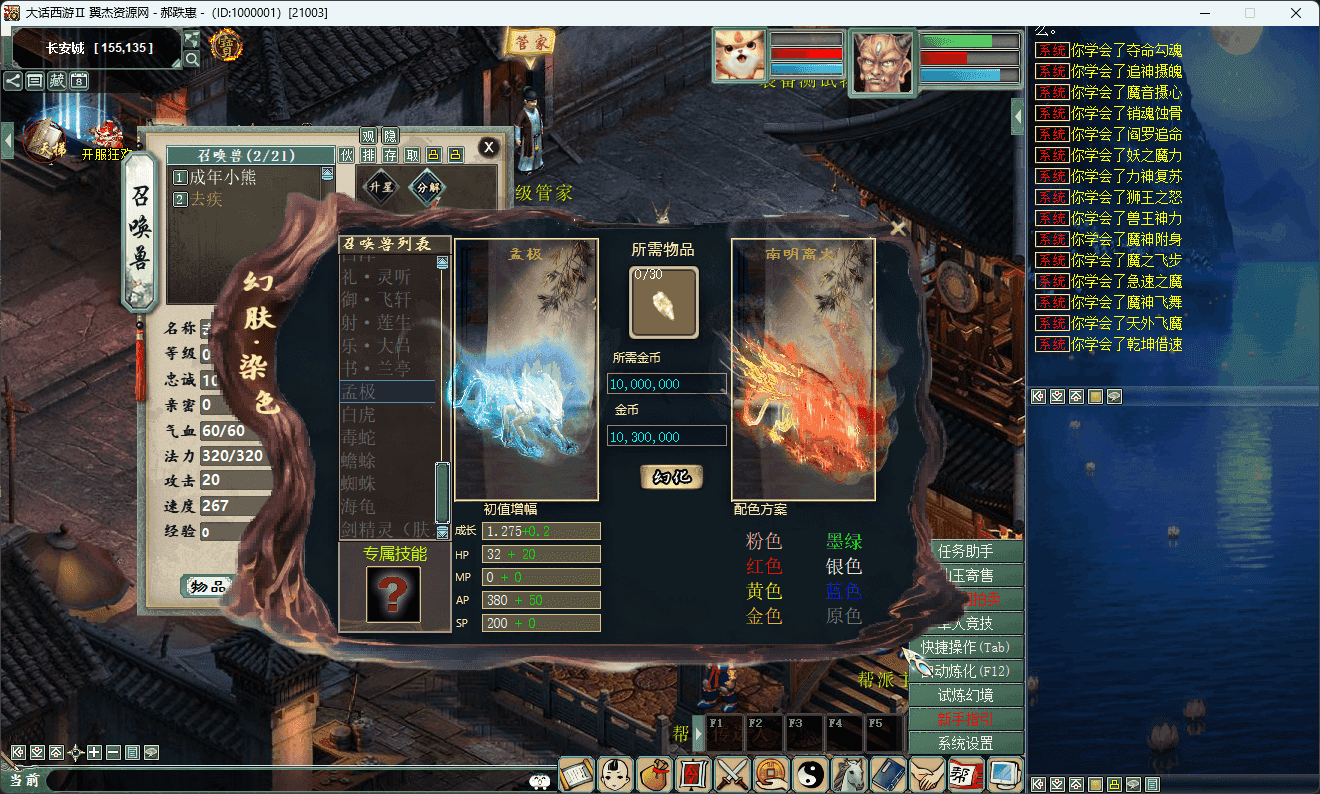Click the 物品 items button
This screenshot has height=794, width=1320.
(208, 587)
